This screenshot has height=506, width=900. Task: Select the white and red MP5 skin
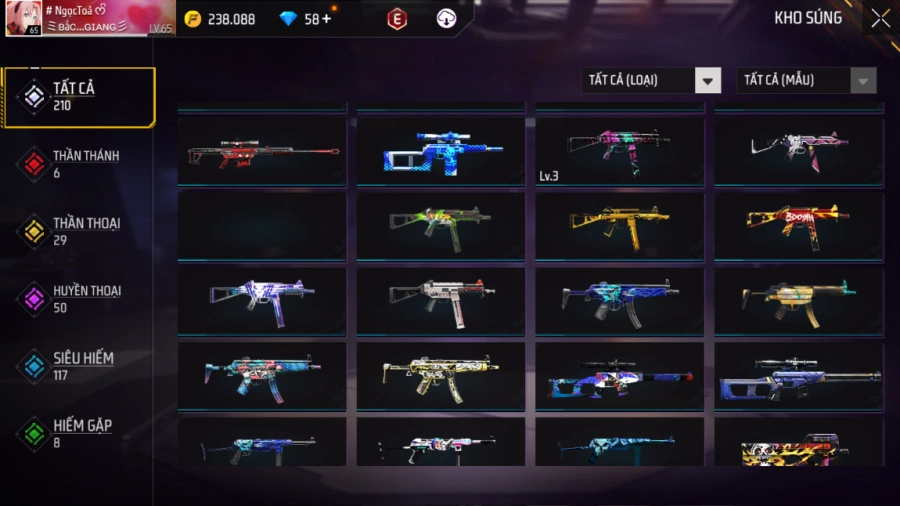coord(440,301)
